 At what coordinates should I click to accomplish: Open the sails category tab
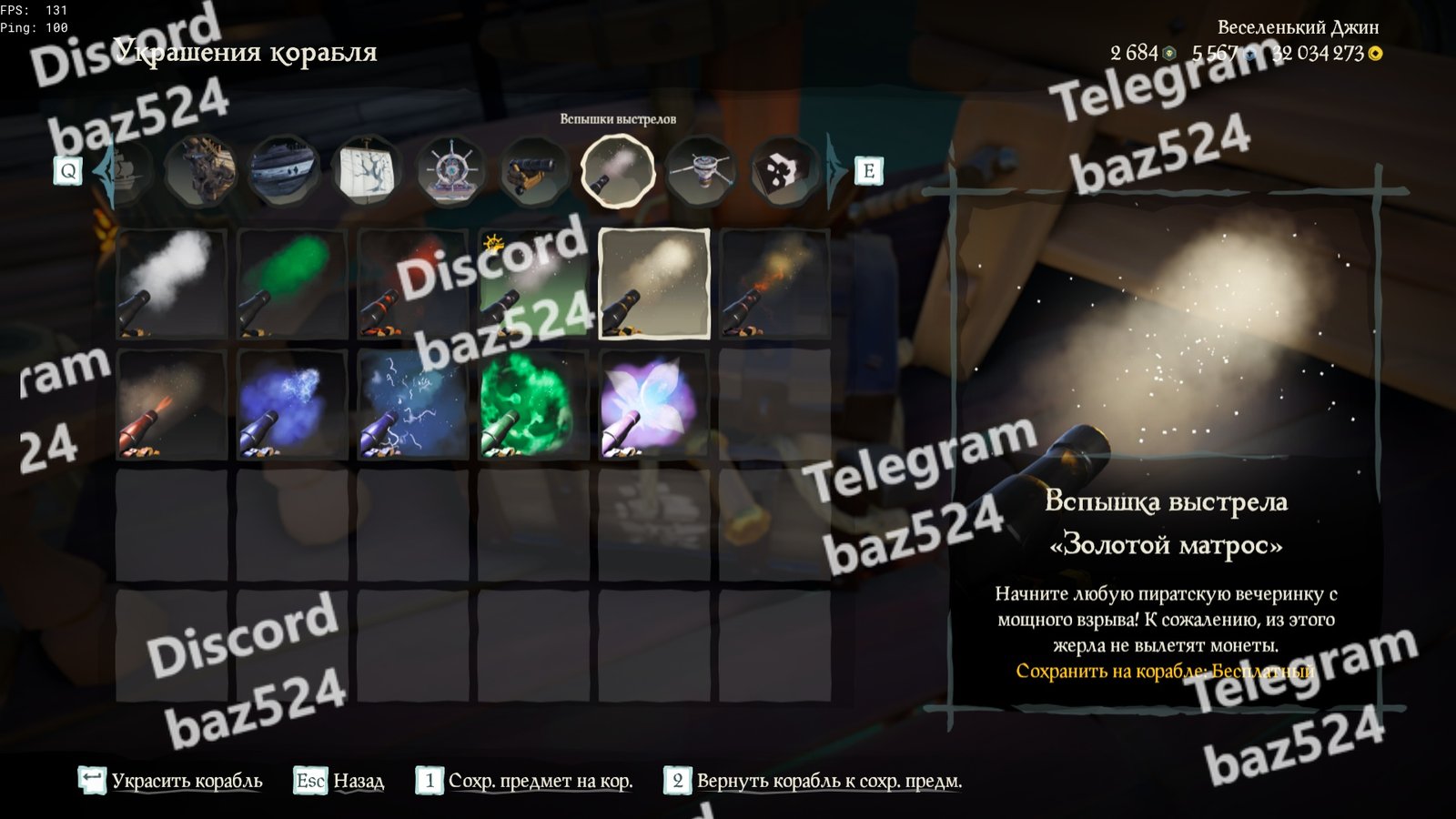click(367, 170)
